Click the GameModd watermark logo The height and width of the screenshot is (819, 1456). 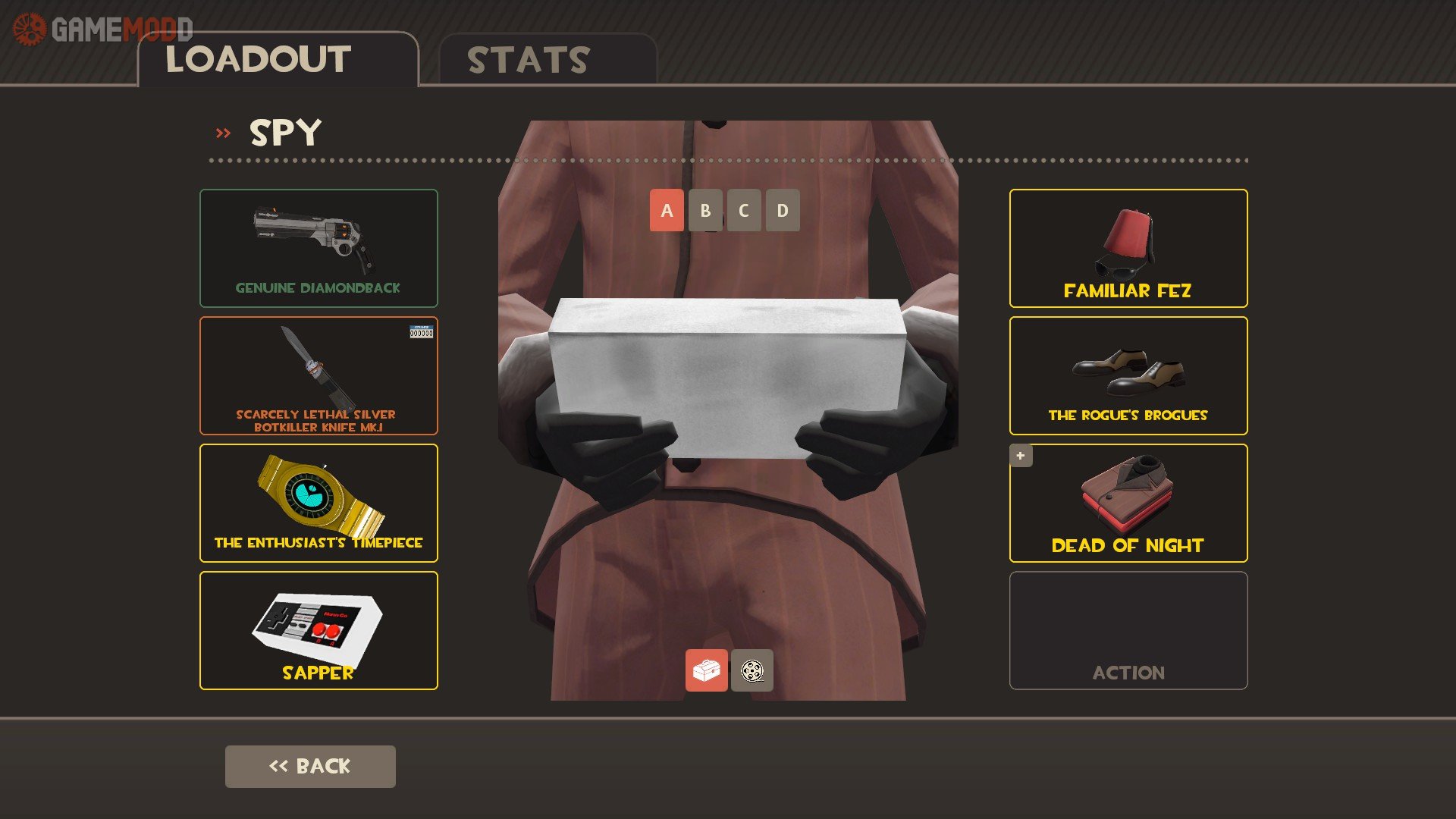click(x=102, y=30)
